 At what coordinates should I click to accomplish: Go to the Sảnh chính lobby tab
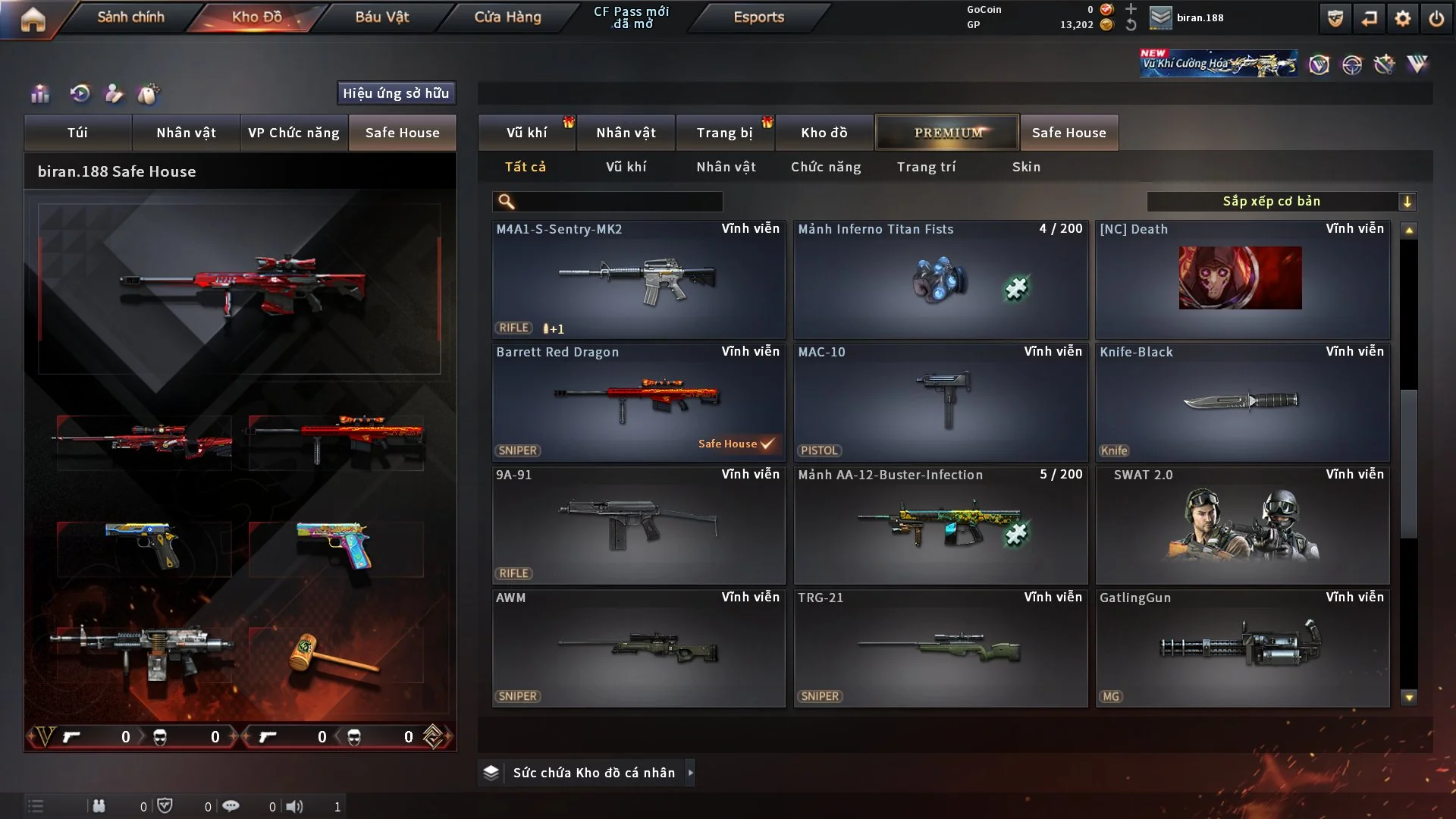coord(130,17)
